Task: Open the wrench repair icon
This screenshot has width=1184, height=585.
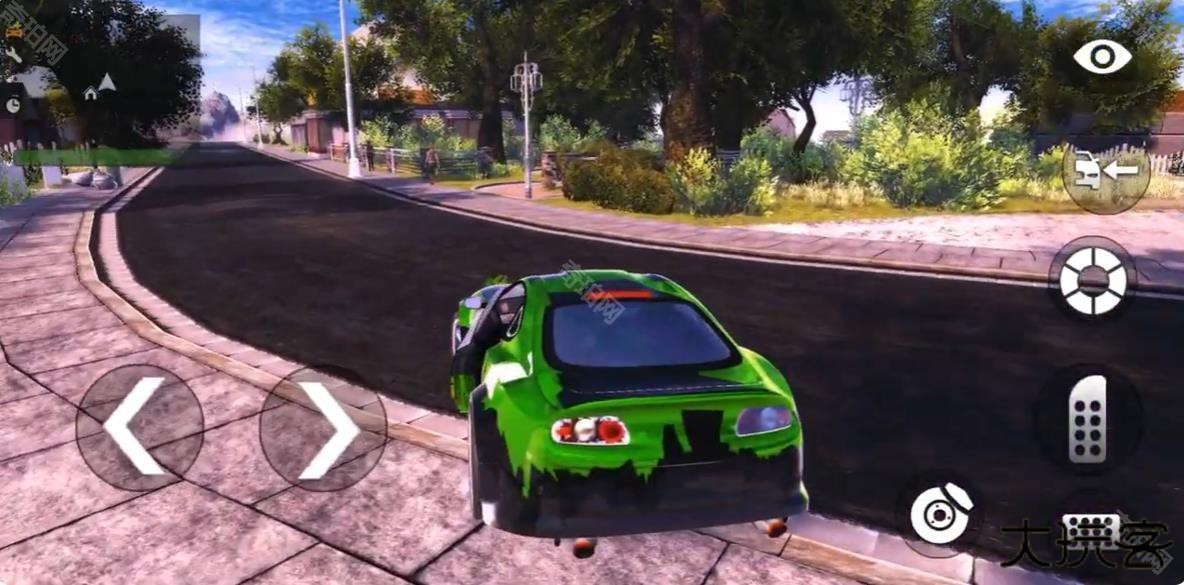Action: tap(14, 55)
